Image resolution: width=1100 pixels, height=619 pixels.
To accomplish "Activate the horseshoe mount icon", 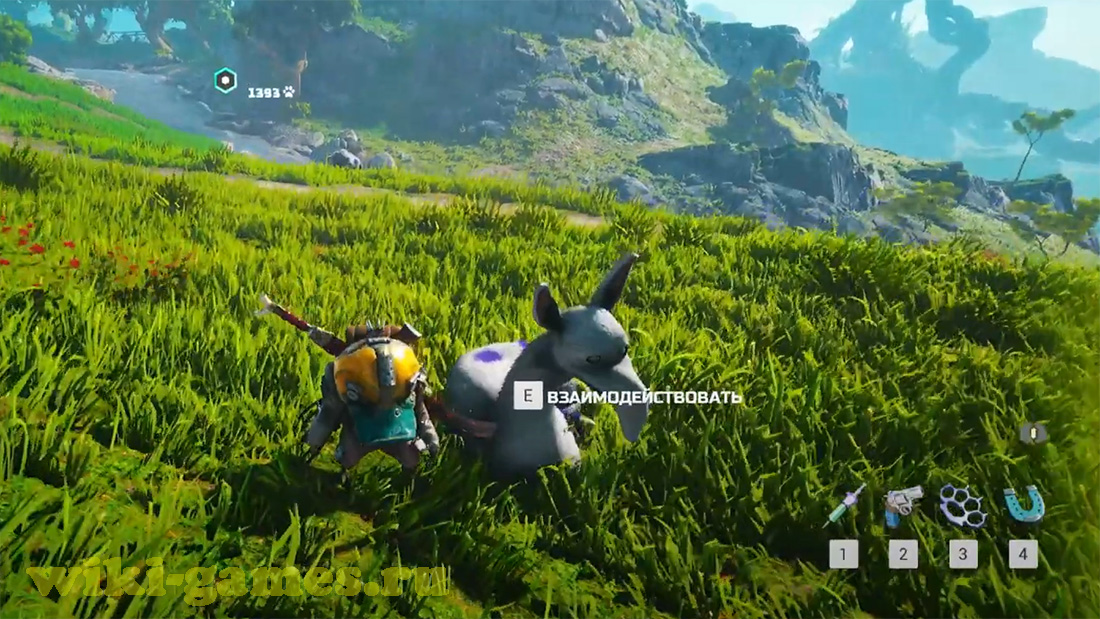I will pyautogui.click(x=1023, y=503).
